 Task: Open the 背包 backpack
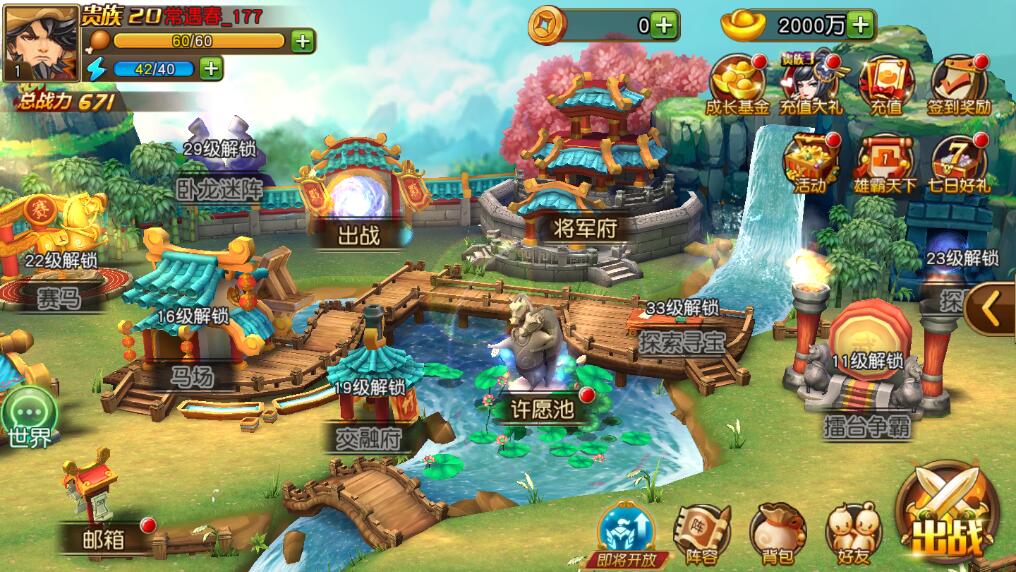pyautogui.click(x=776, y=533)
